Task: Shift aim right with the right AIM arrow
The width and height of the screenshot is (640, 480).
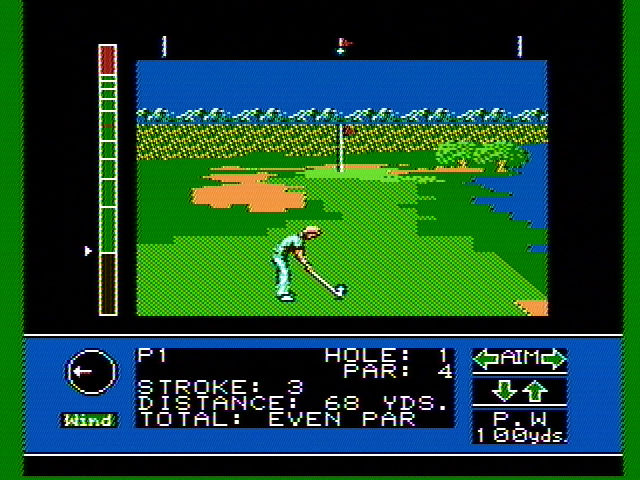Action: pyautogui.click(x=553, y=358)
